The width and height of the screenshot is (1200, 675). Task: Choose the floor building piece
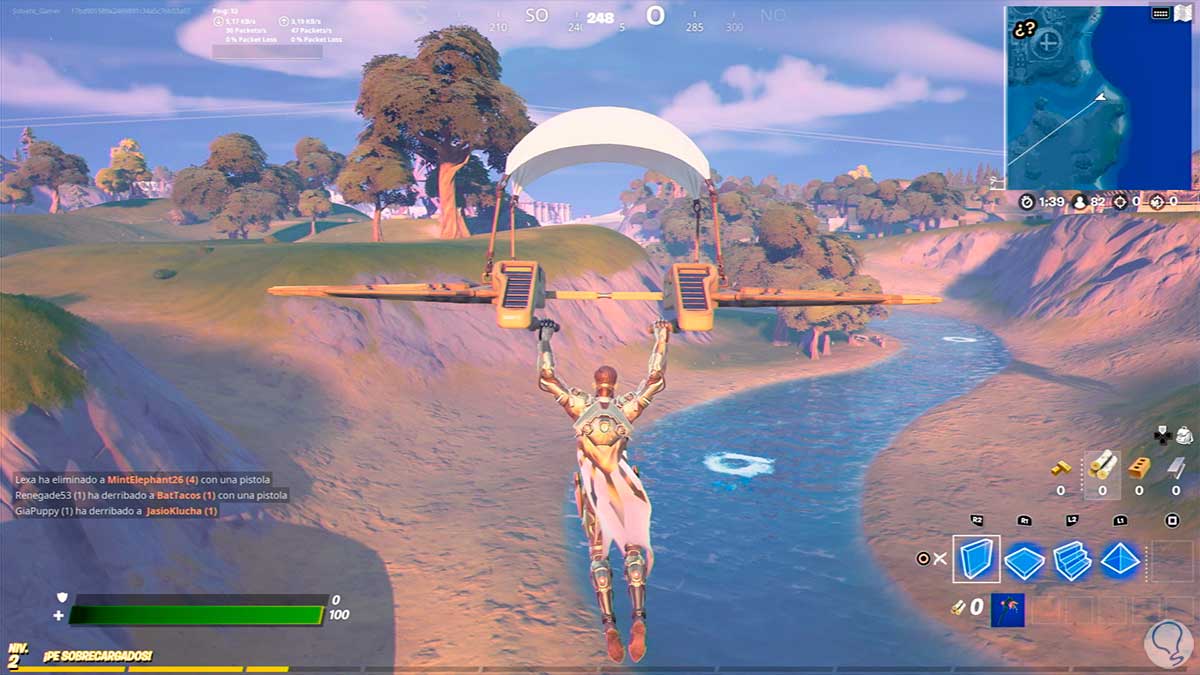(1024, 561)
